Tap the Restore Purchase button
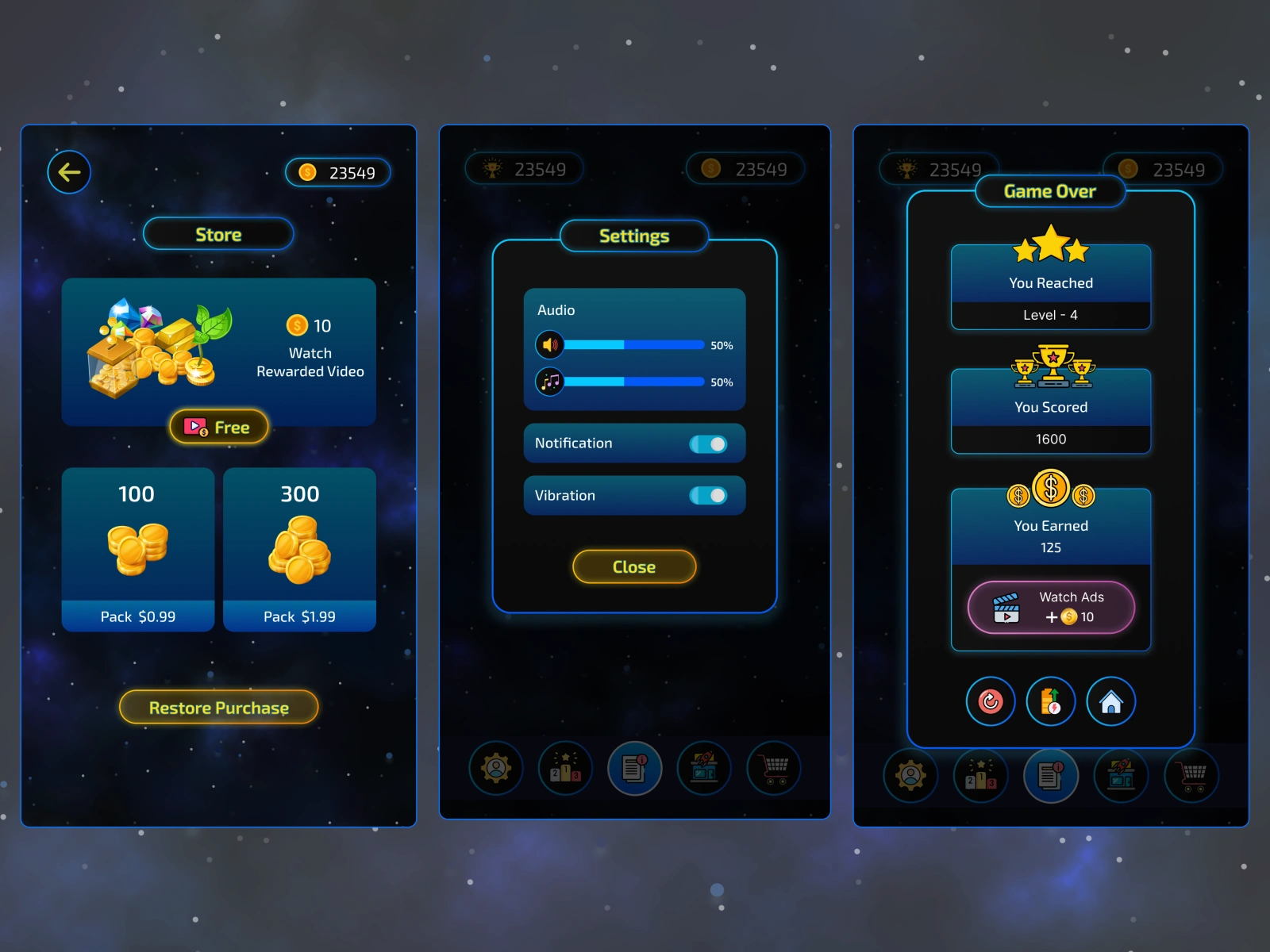Screen dimensions: 1270x952 tap(219, 708)
